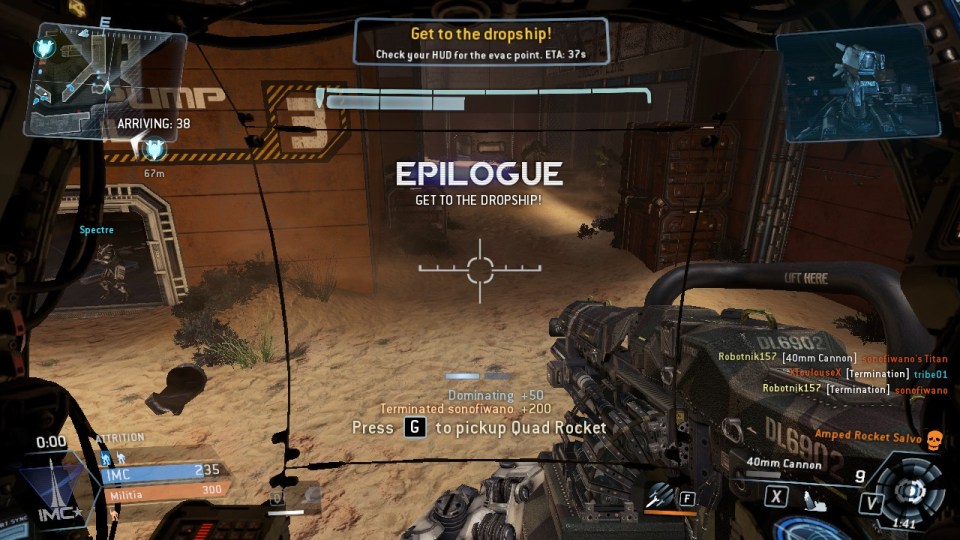Select the Amped Rocket Salvo skull icon

[934, 440]
